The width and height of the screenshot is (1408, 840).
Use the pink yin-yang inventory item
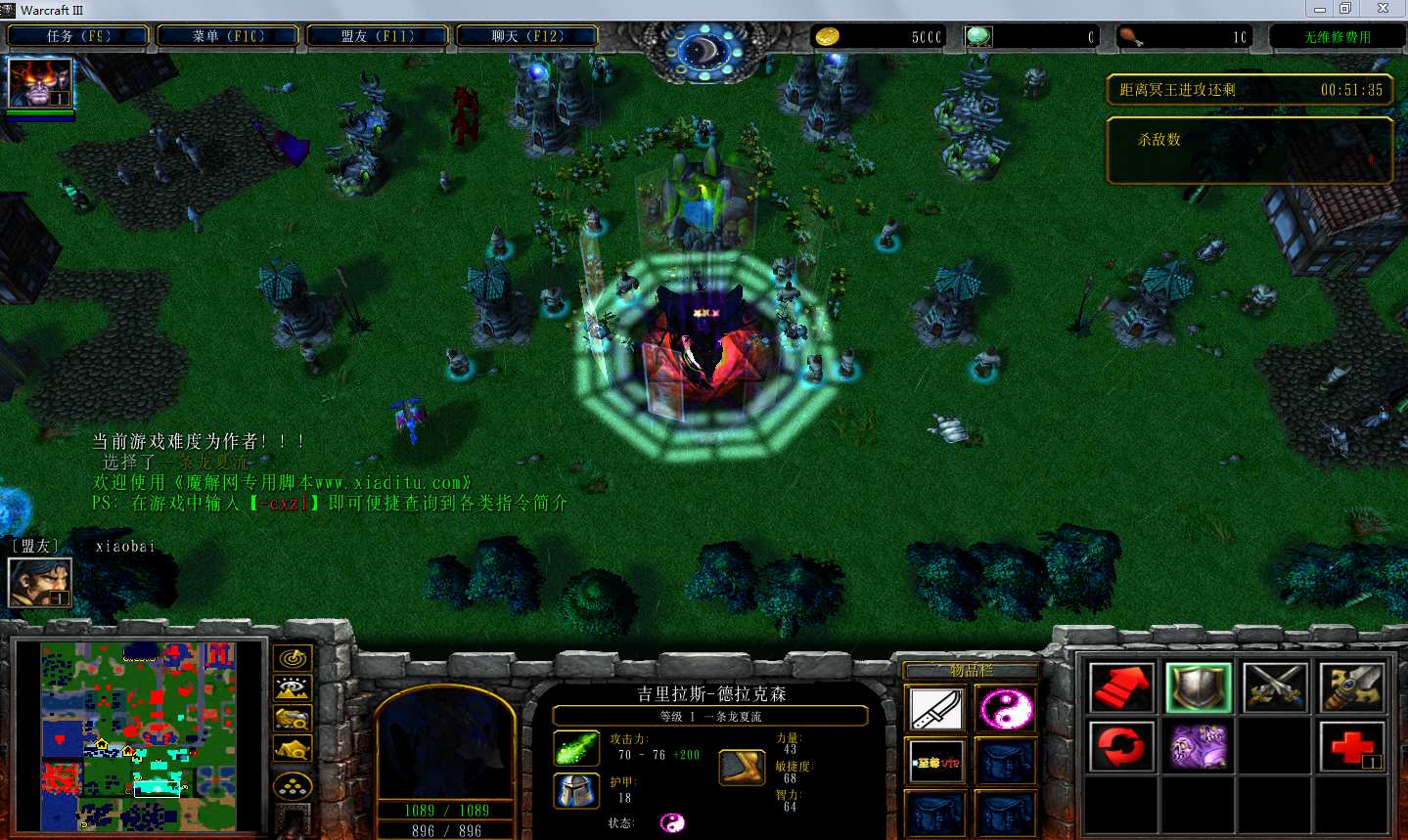[x=1005, y=709]
